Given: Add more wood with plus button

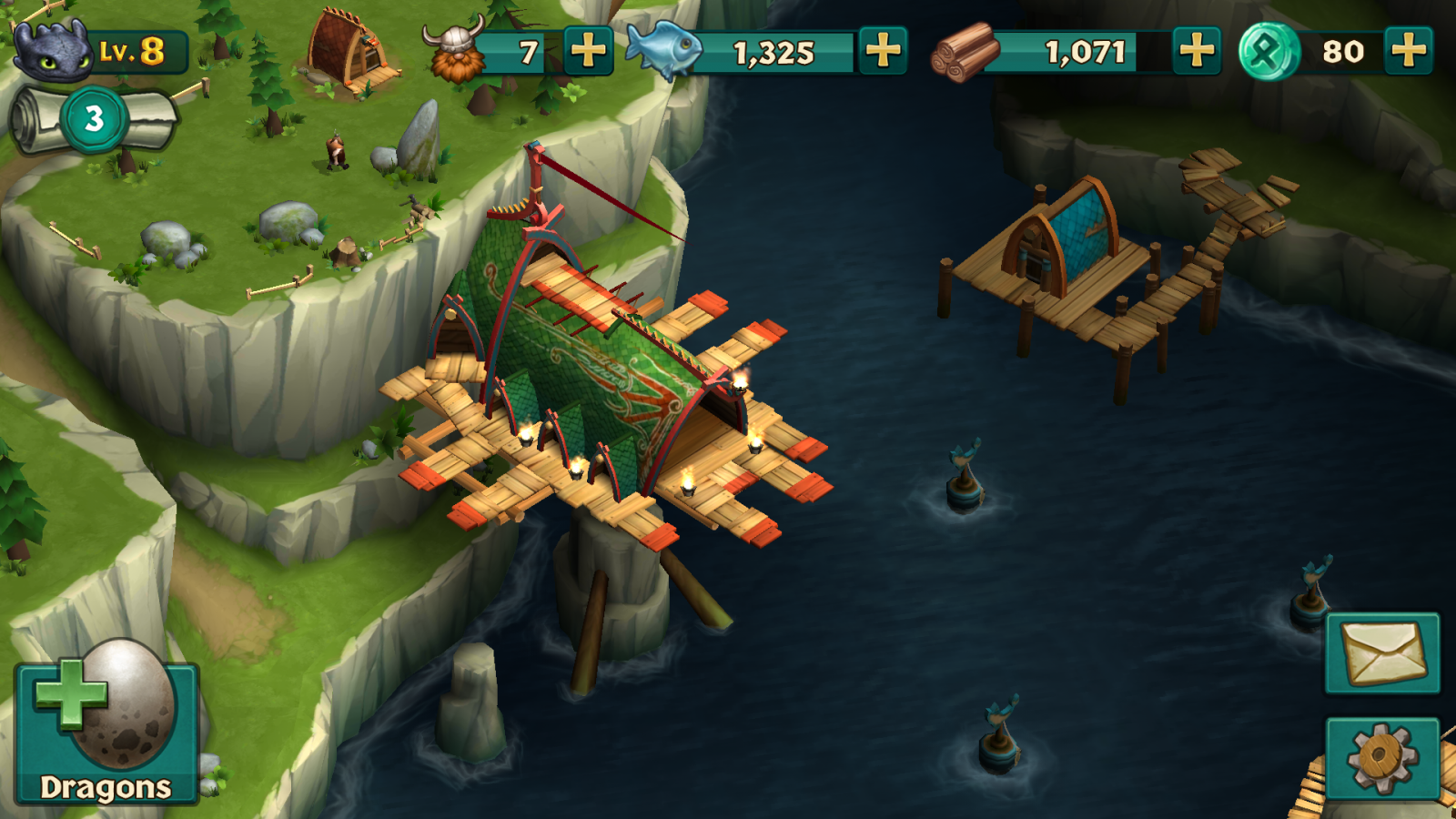Looking at the screenshot, I should coord(1196,51).
